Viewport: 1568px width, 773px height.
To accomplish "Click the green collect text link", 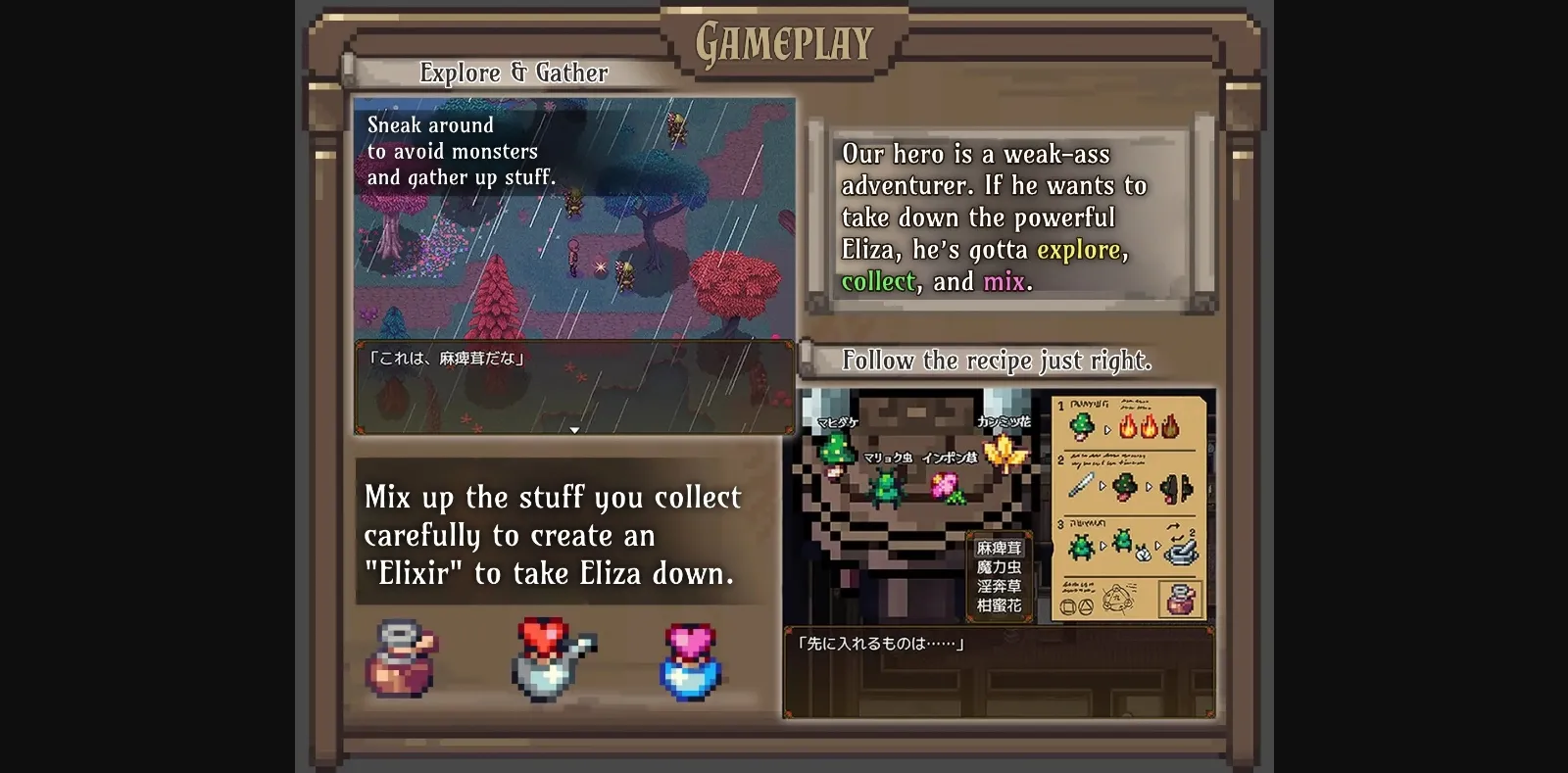I will click(x=878, y=281).
